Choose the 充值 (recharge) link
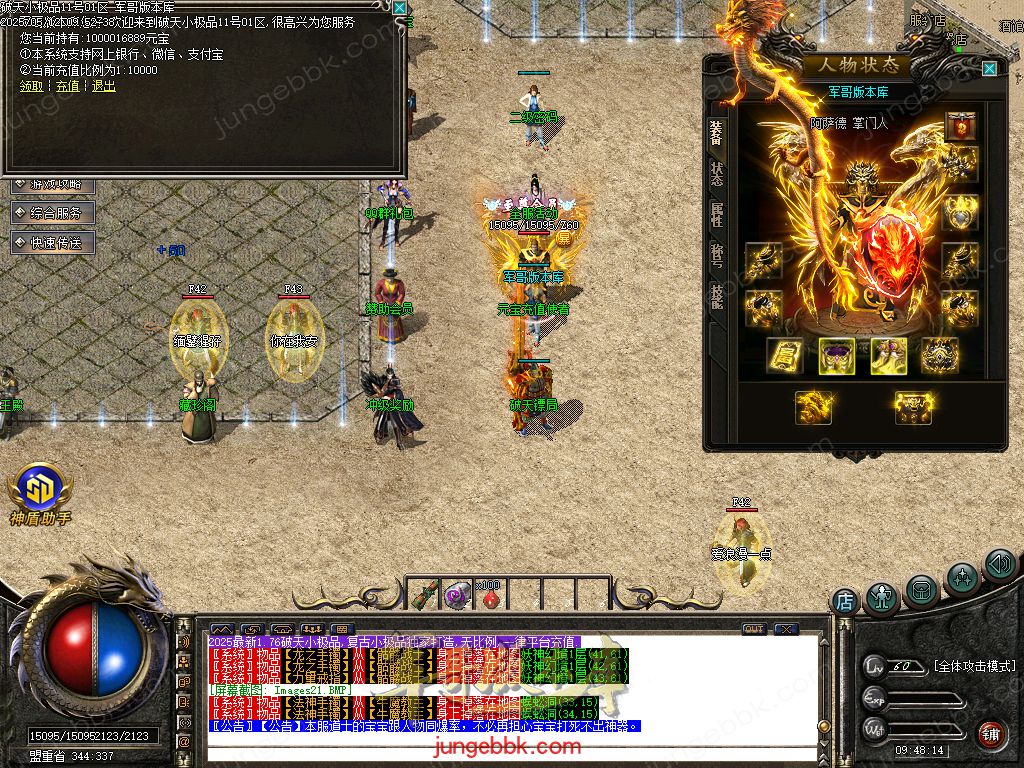This screenshot has width=1024, height=768. coord(67,86)
